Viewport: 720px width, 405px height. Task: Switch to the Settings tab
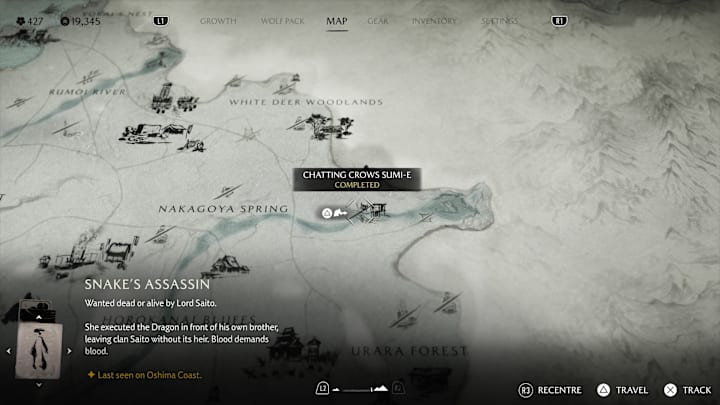click(x=499, y=20)
